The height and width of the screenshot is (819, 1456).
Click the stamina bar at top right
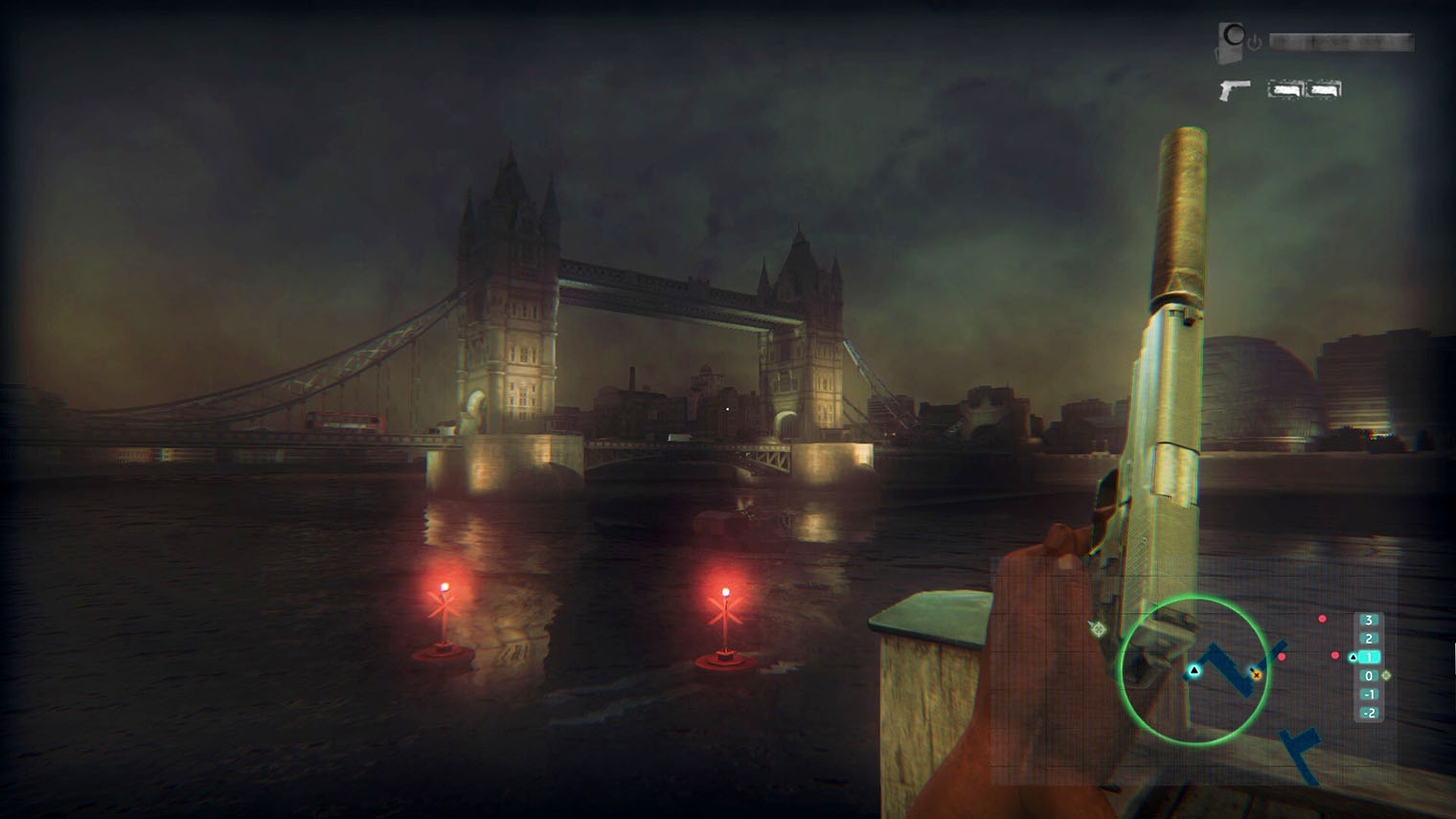1340,41
